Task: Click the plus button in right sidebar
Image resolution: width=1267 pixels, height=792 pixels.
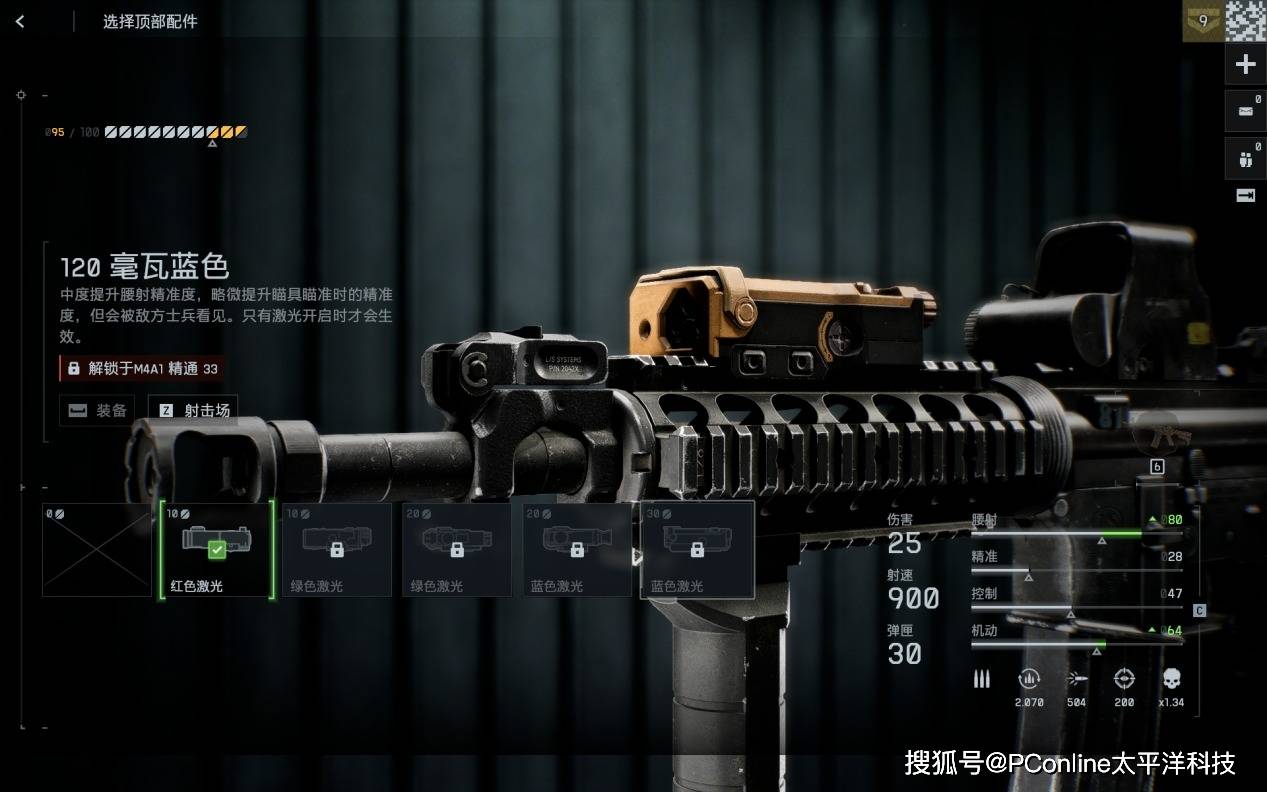Action: coord(1245,65)
